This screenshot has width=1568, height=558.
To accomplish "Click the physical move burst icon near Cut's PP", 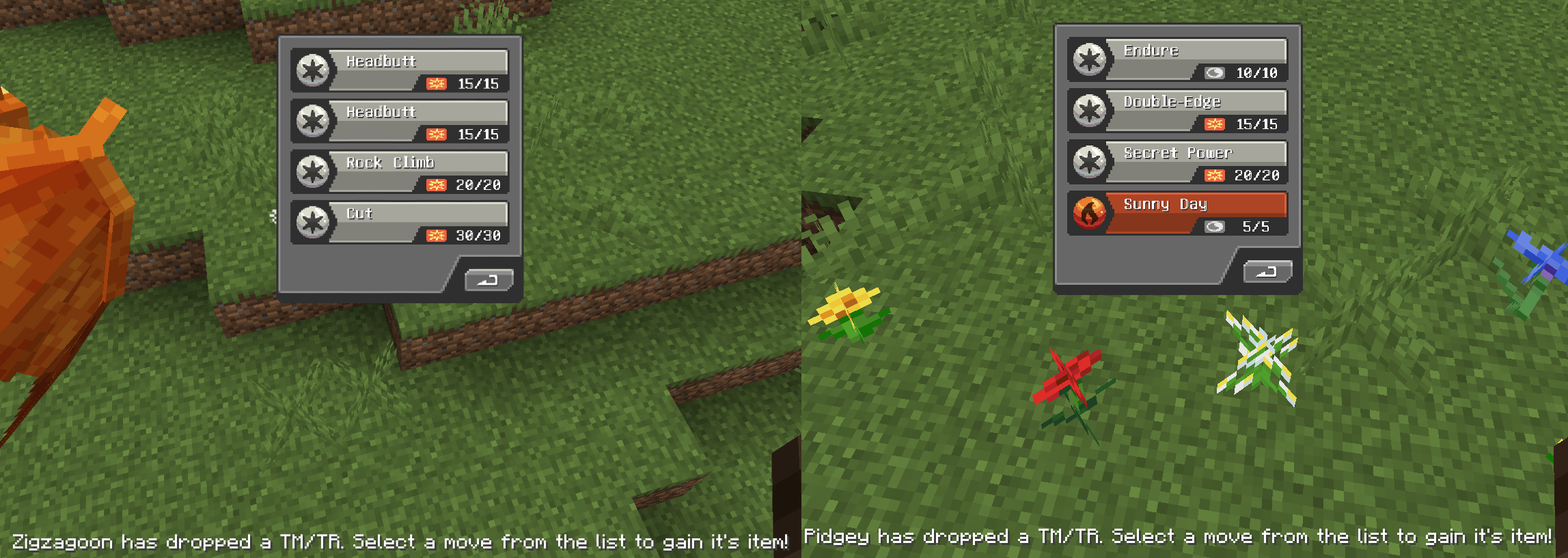I will click(x=435, y=236).
